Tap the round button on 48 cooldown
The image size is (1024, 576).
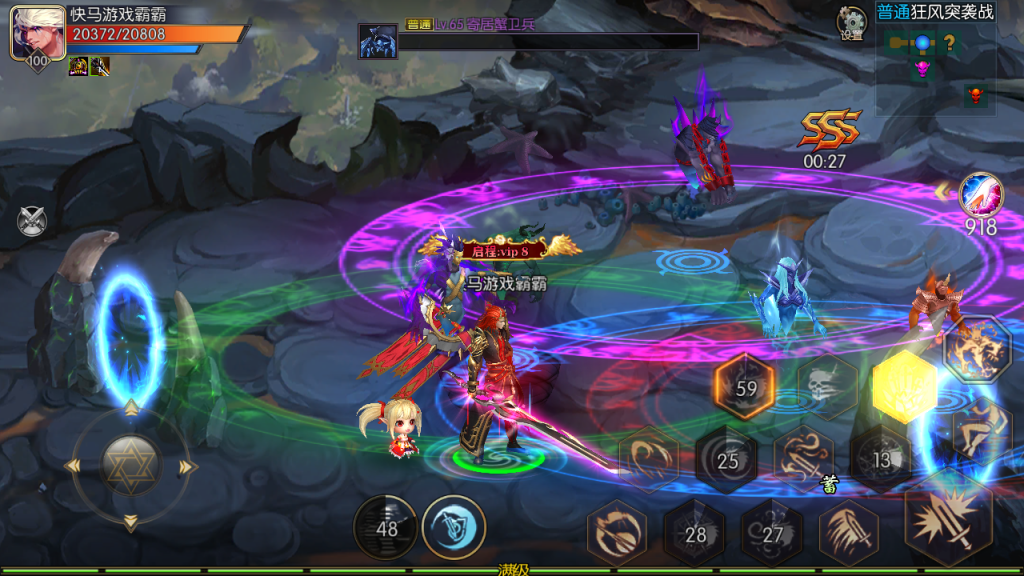386,527
